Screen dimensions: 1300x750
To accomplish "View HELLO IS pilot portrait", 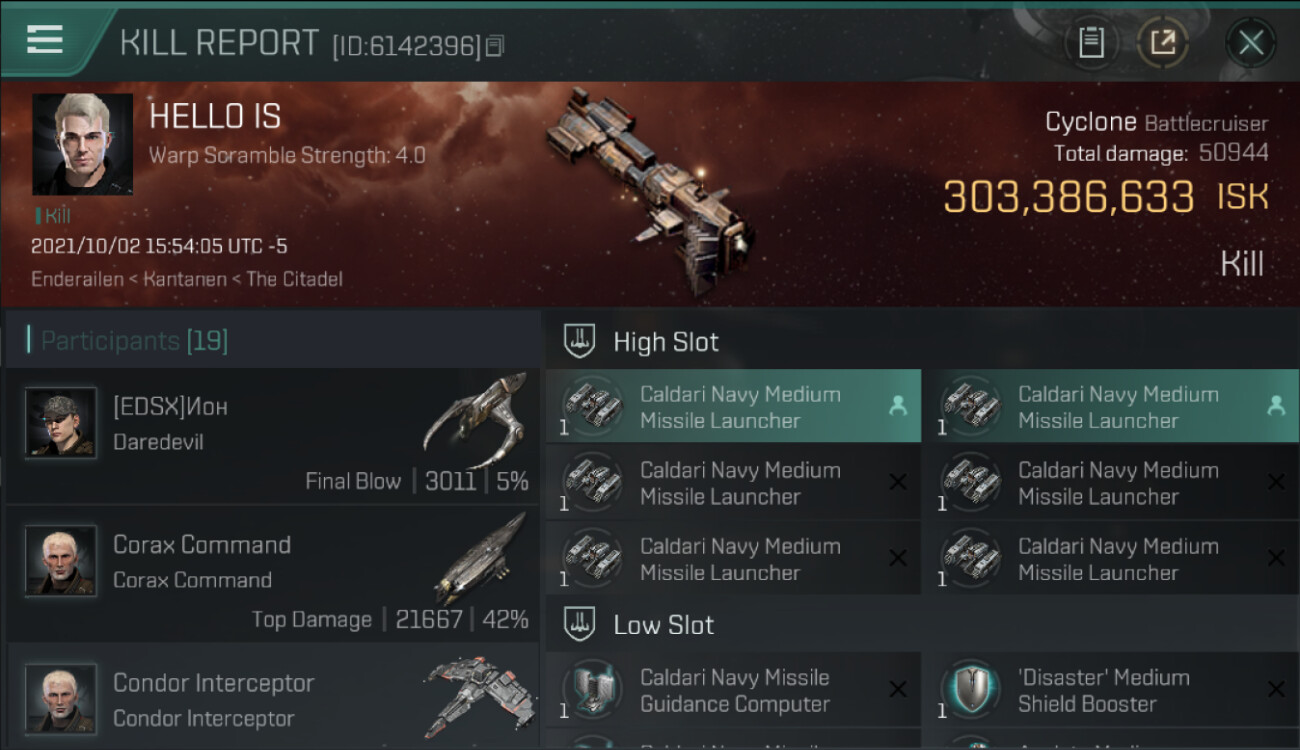I will click(82, 144).
